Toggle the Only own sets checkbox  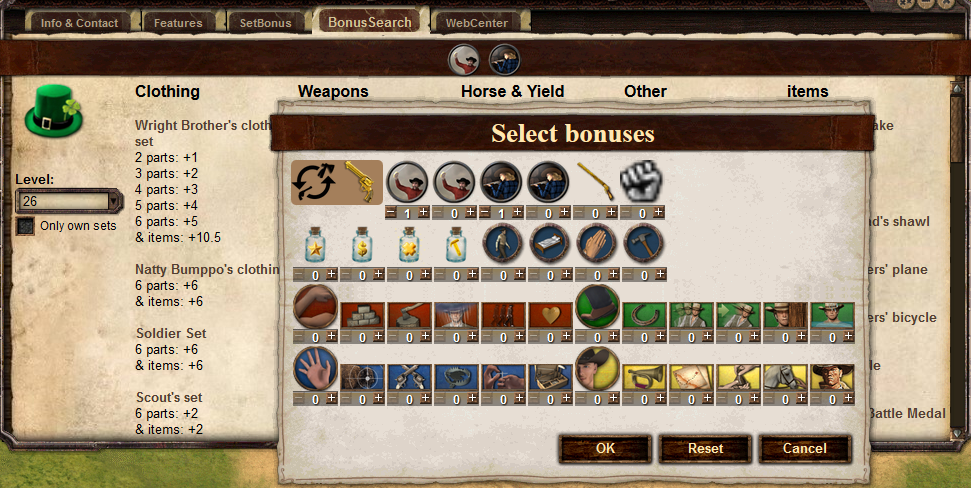[x=25, y=226]
